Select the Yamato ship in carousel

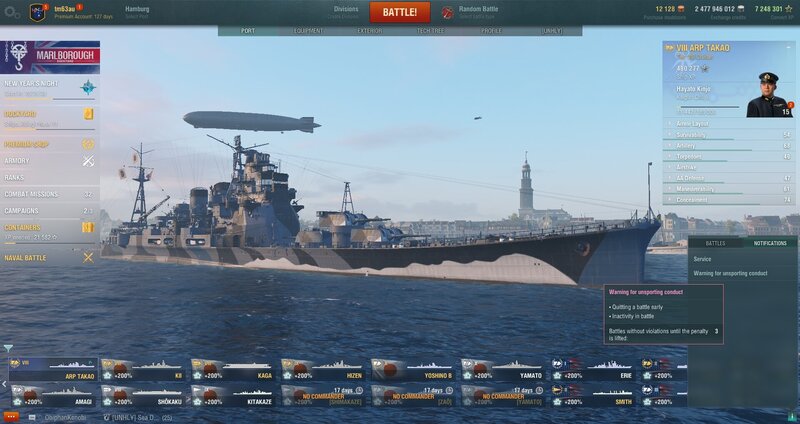[503, 369]
